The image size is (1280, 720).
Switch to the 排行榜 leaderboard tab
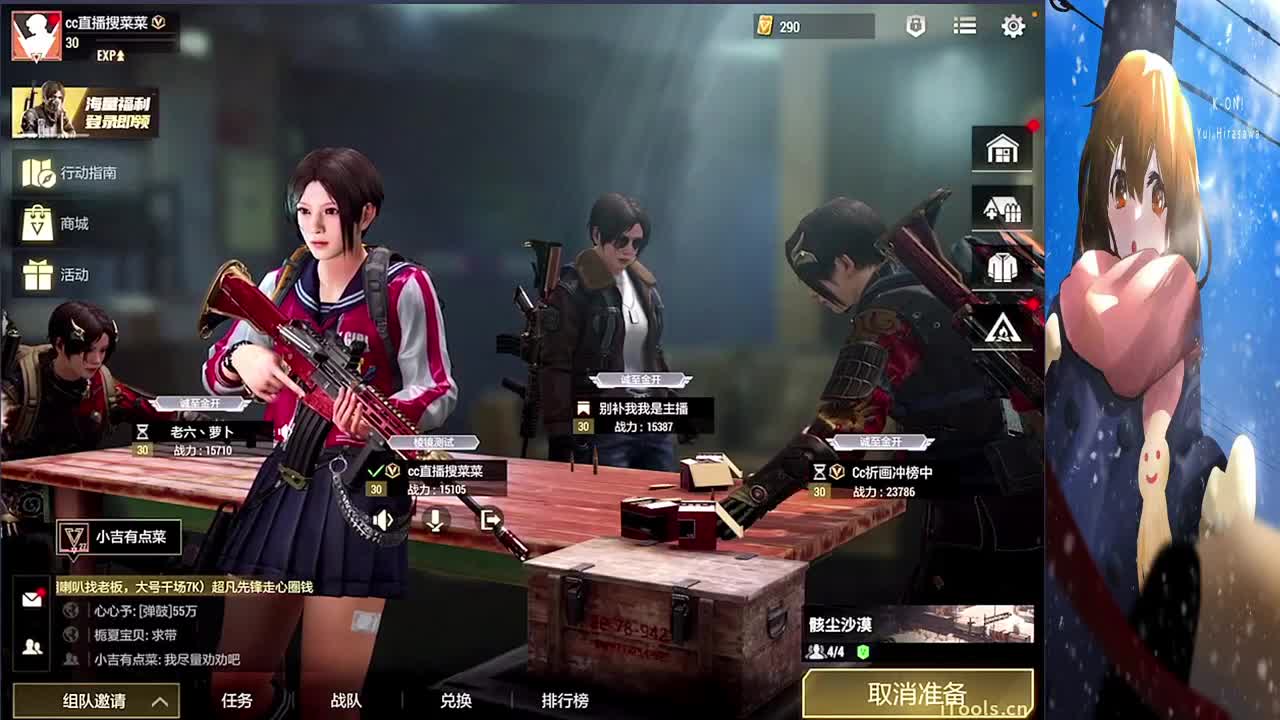566,703
